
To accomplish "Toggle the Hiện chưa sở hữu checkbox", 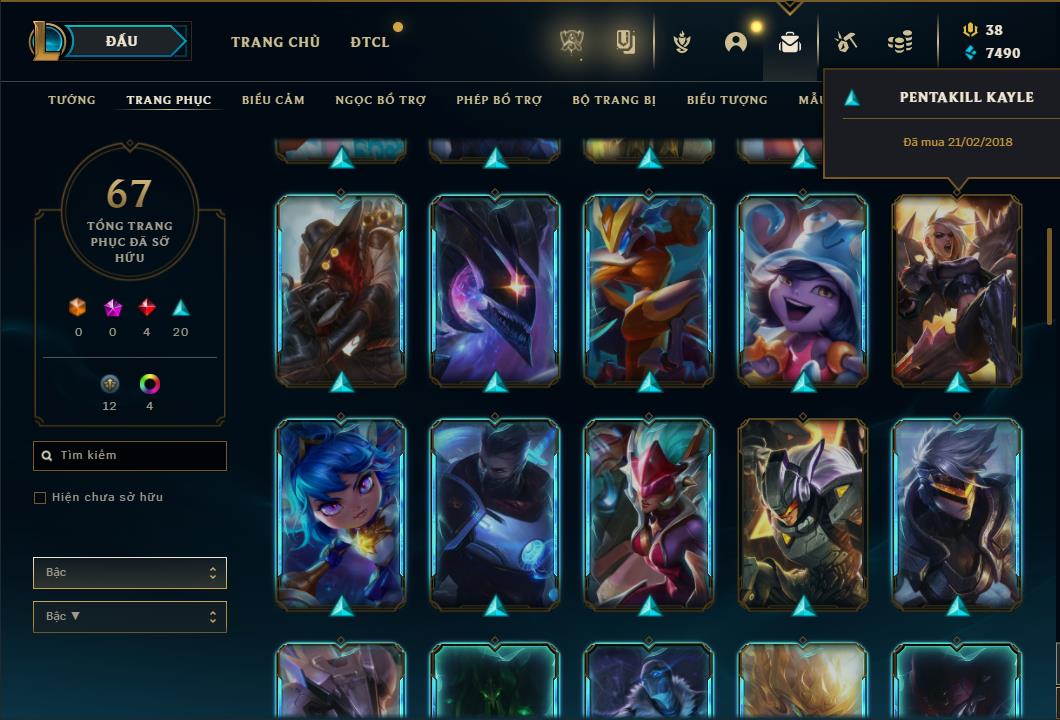I will pyautogui.click(x=40, y=498).
